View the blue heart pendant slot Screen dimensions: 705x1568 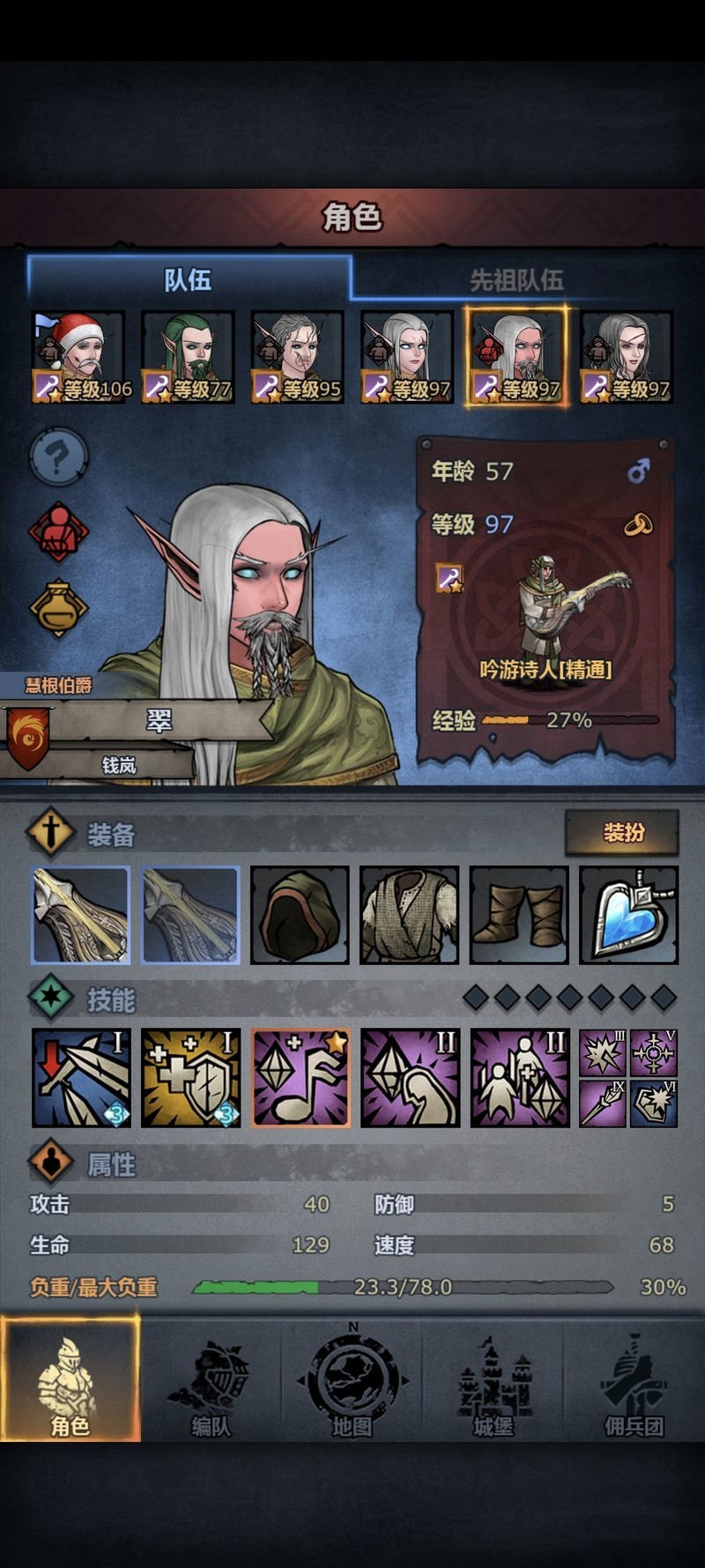pos(629,915)
